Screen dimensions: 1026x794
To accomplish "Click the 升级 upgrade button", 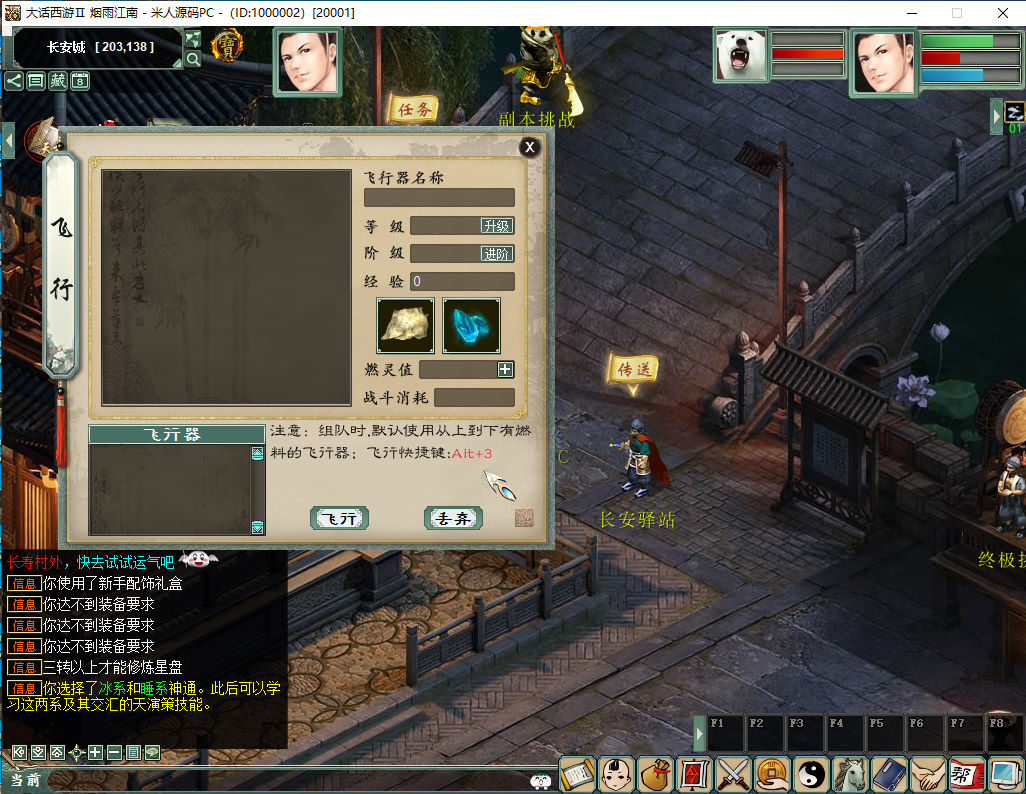I will point(497,226).
